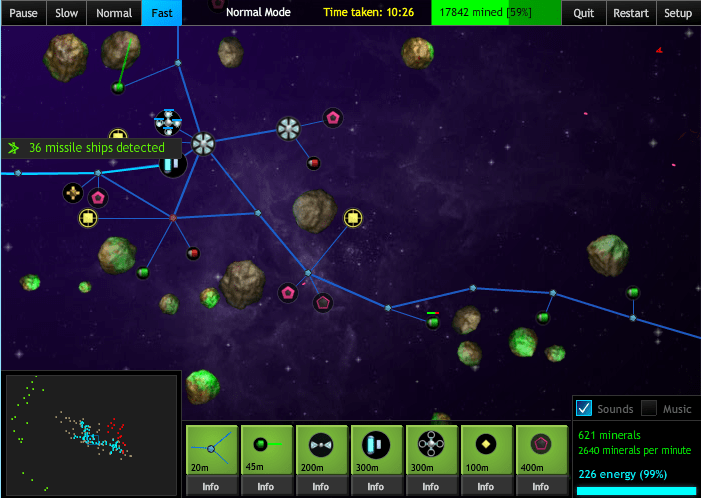This screenshot has width=701, height=498.
Task: Click the minimap panel
Action: [90, 434]
